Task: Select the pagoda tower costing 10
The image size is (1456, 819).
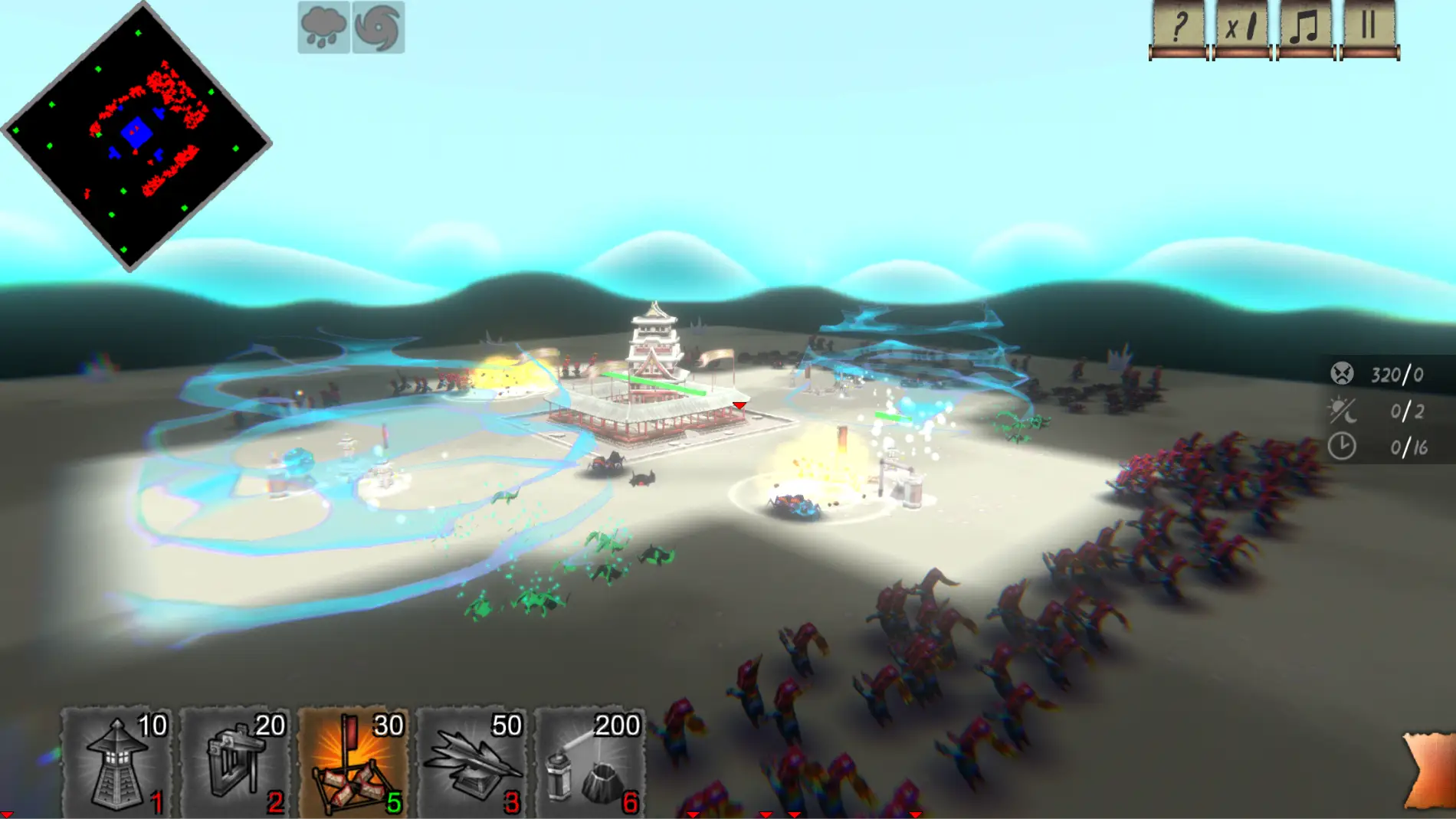Action: pyautogui.click(x=116, y=762)
